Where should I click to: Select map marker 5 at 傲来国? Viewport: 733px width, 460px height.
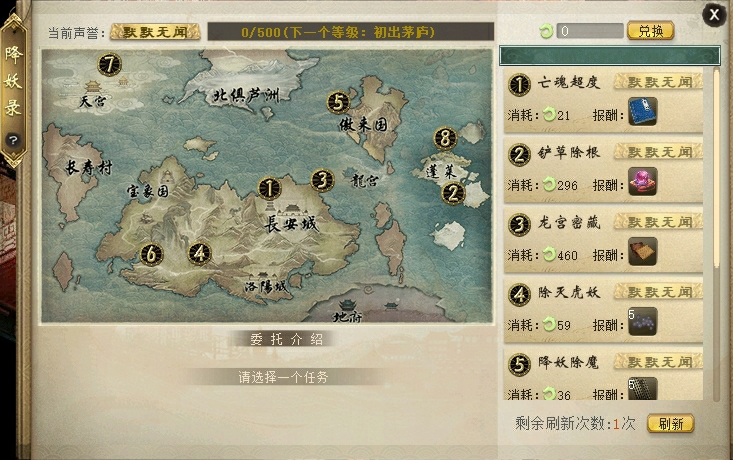coord(338,102)
